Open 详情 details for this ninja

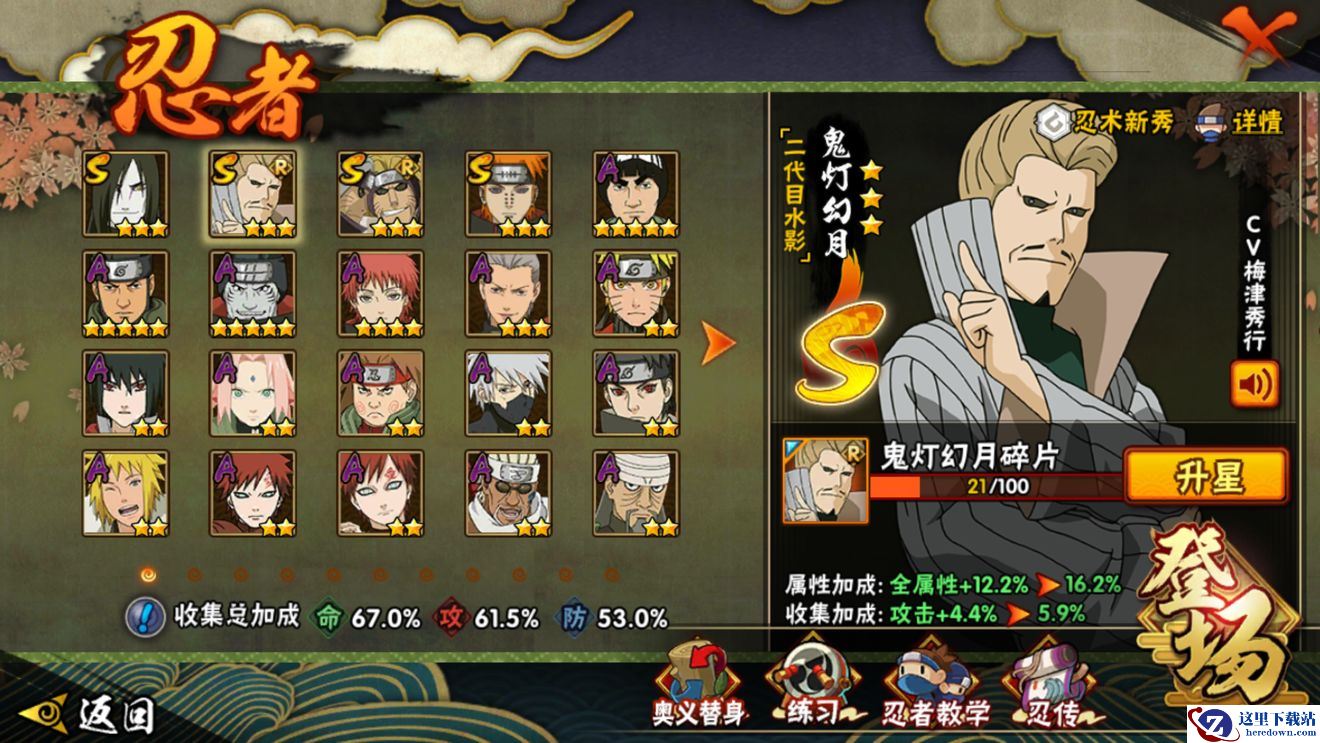click(x=1241, y=123)
